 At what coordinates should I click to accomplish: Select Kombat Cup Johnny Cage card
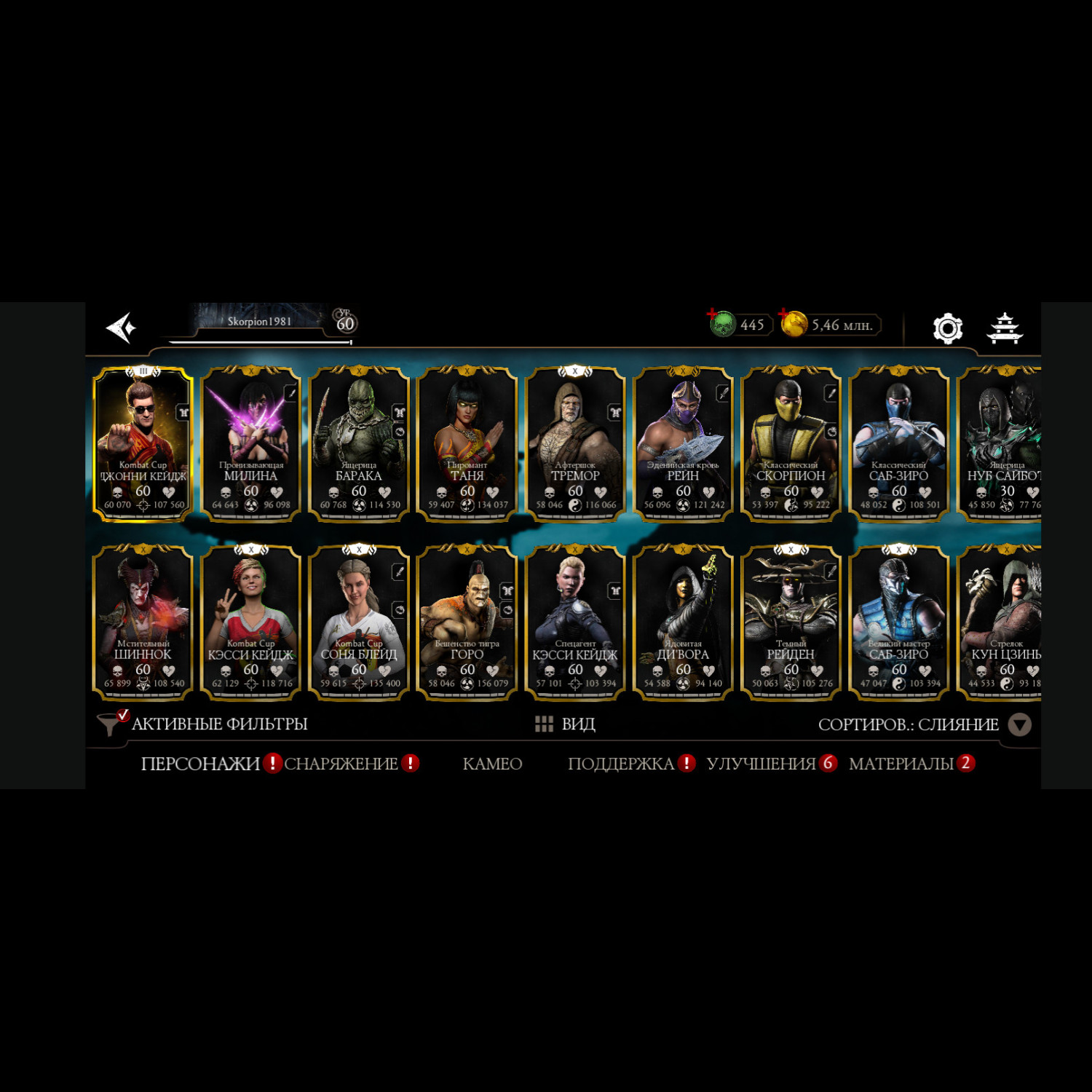click(x=143, y=444)
